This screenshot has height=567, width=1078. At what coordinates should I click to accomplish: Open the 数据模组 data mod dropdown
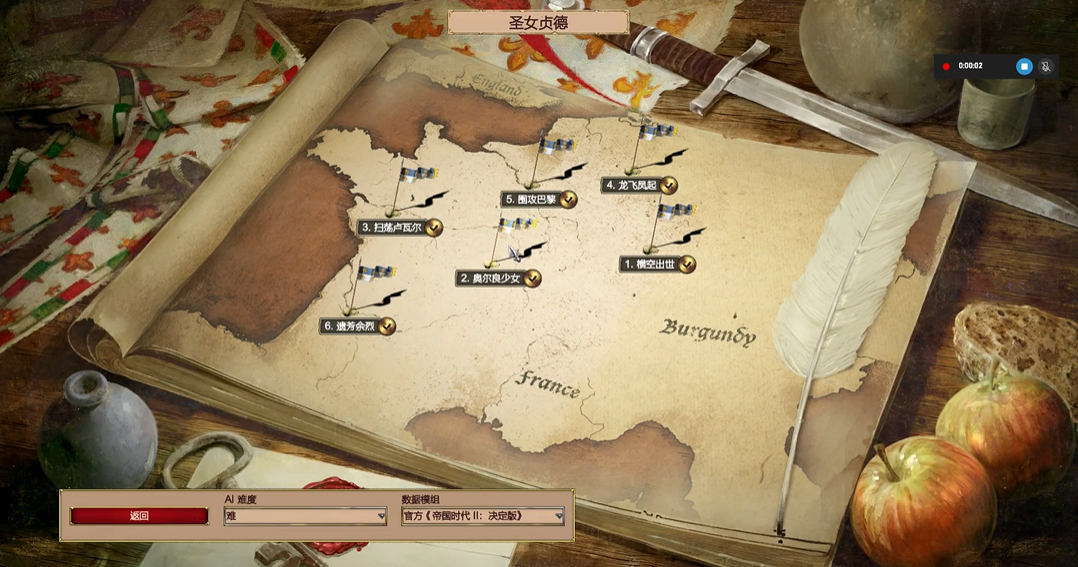(x=483, y=516)
